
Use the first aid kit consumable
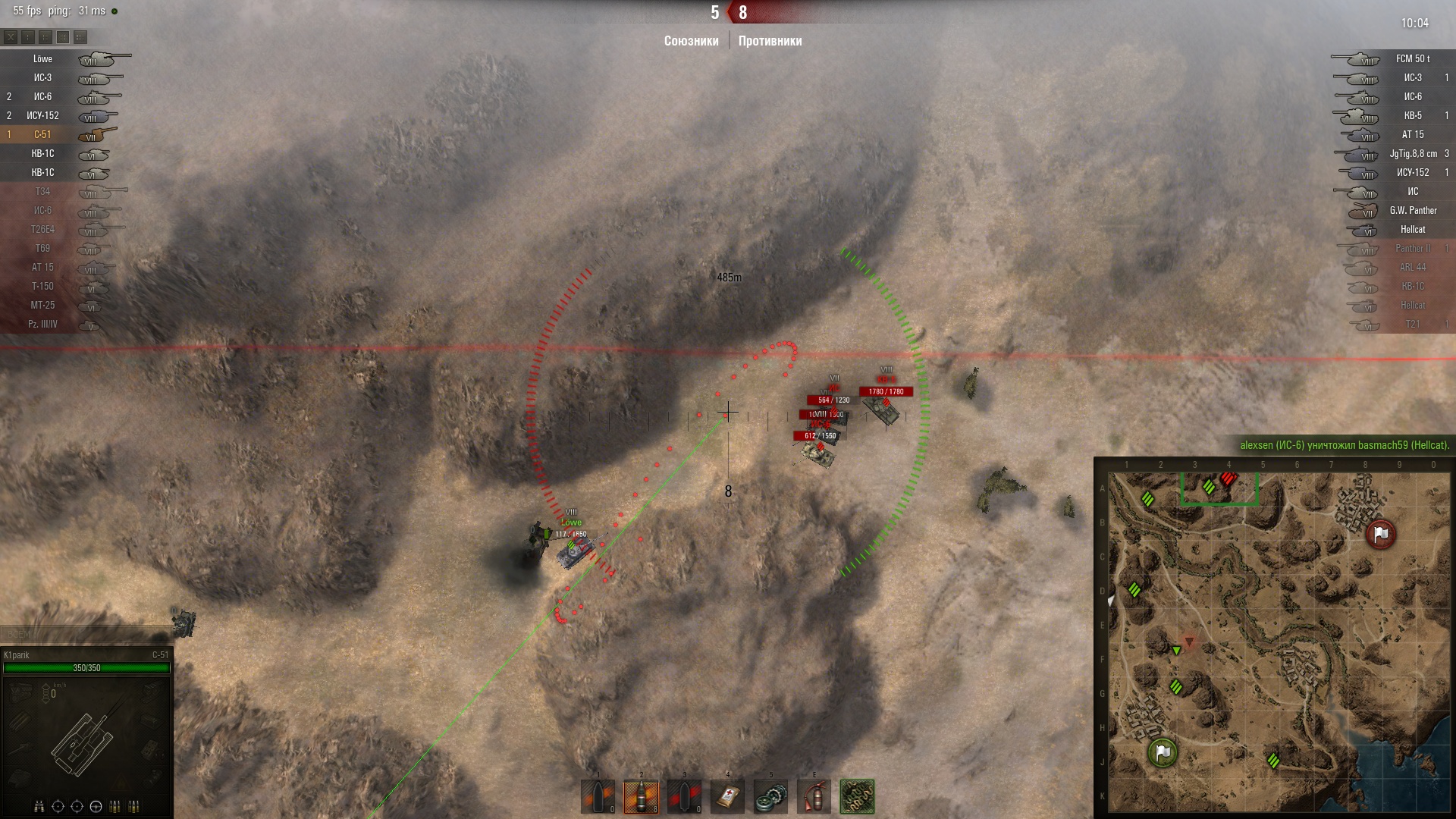(727, 797)
